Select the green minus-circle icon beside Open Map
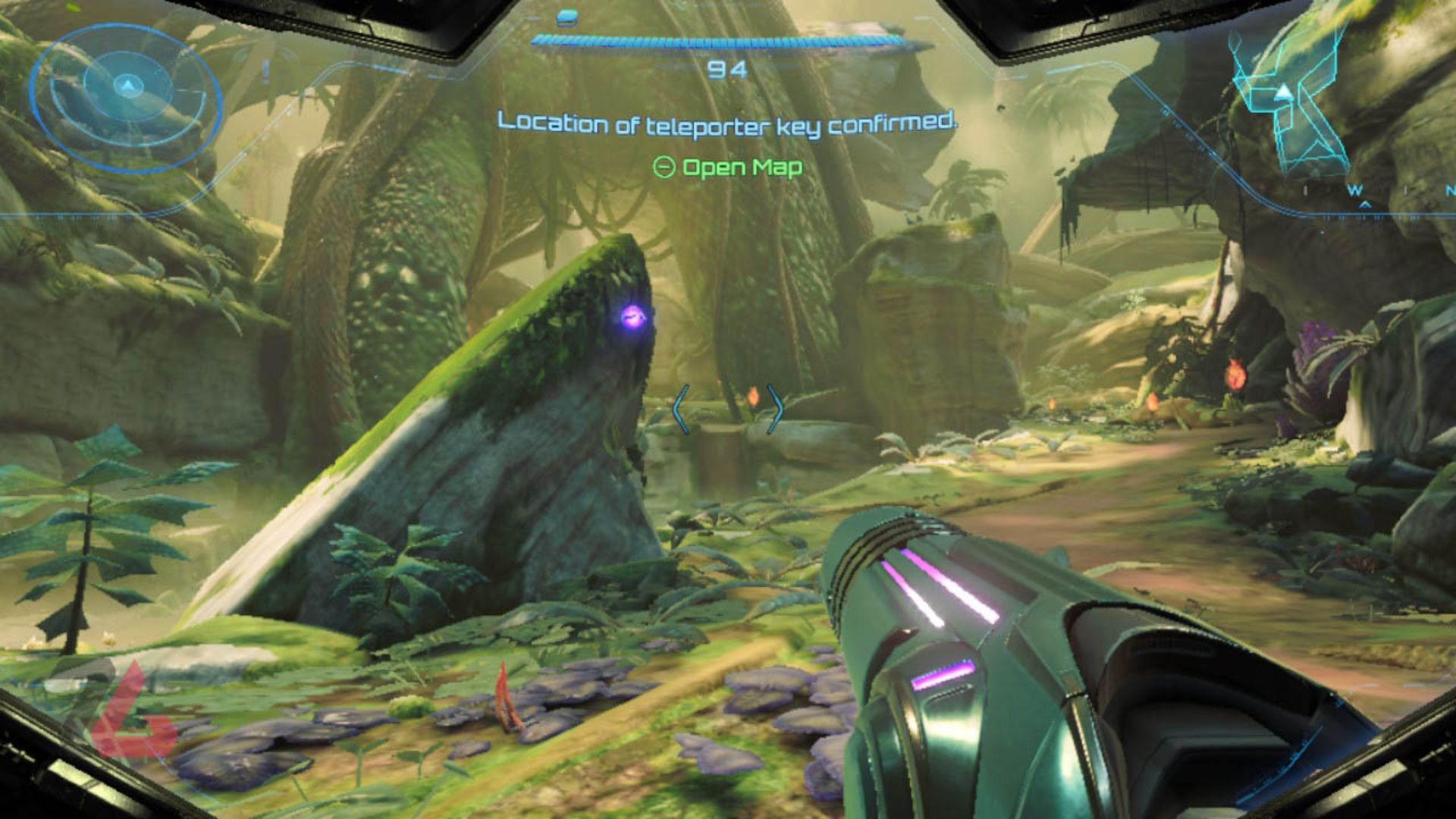1456x819 pixels. [x=665, y=168]
